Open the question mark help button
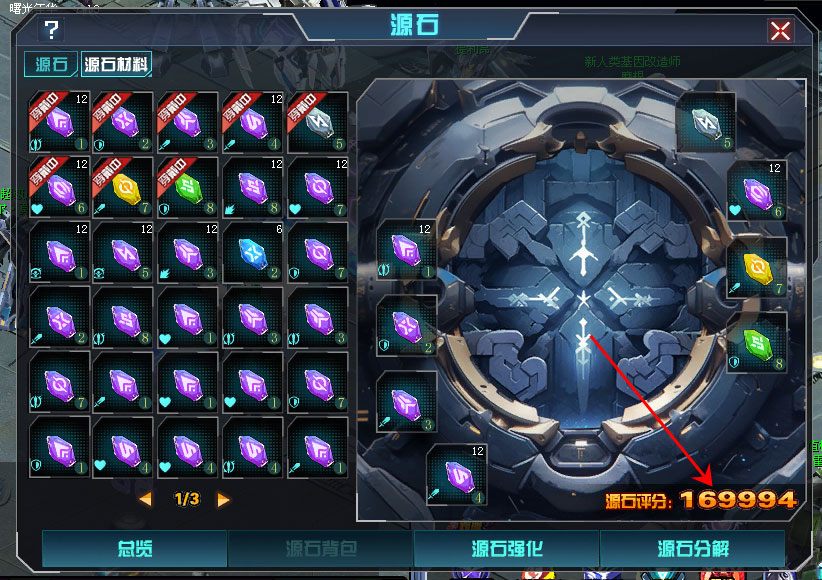The width and height of the screenshot is (822, 580). pos(52,30)
